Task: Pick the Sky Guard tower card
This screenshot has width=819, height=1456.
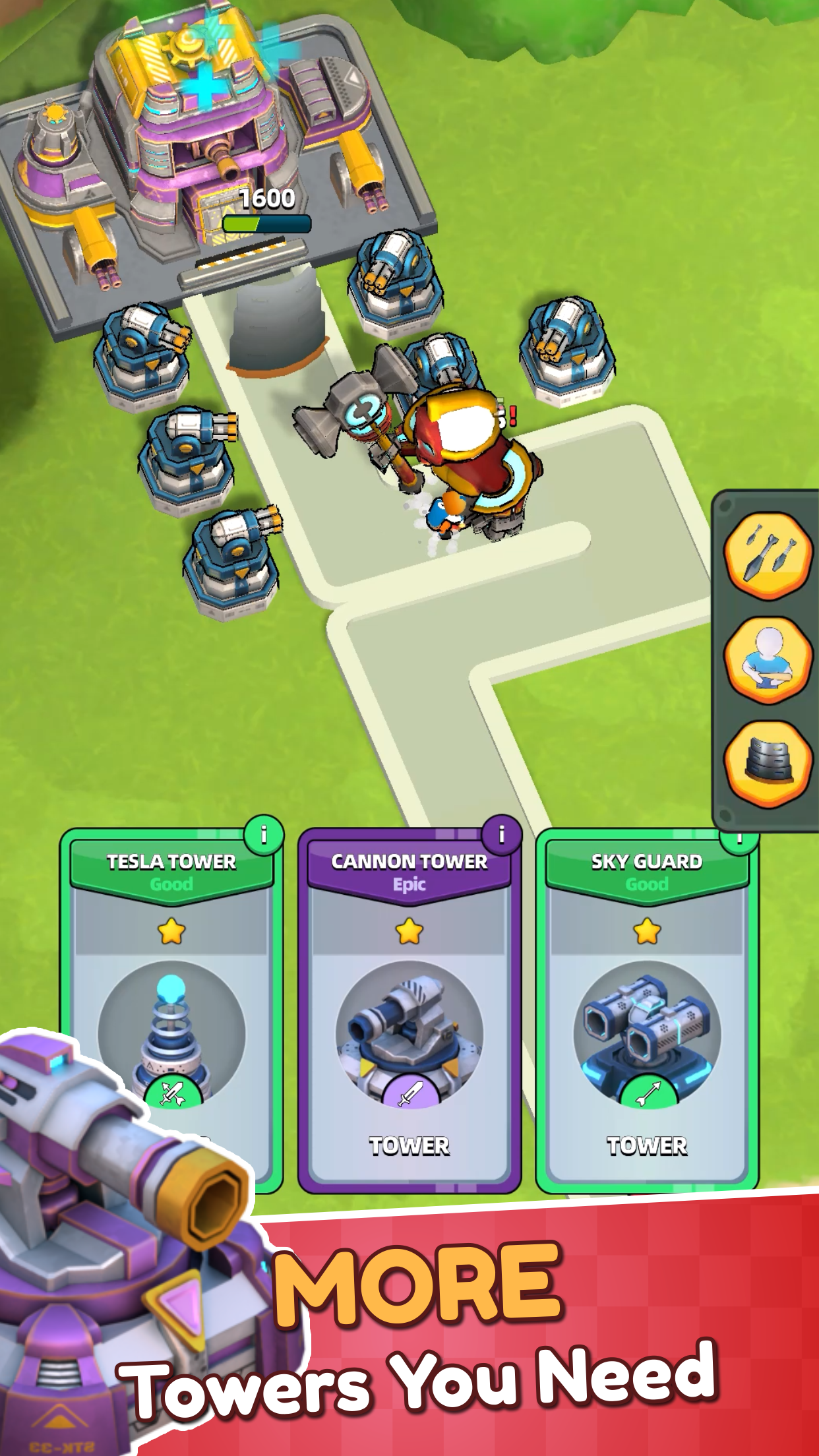Action: 646,1009
